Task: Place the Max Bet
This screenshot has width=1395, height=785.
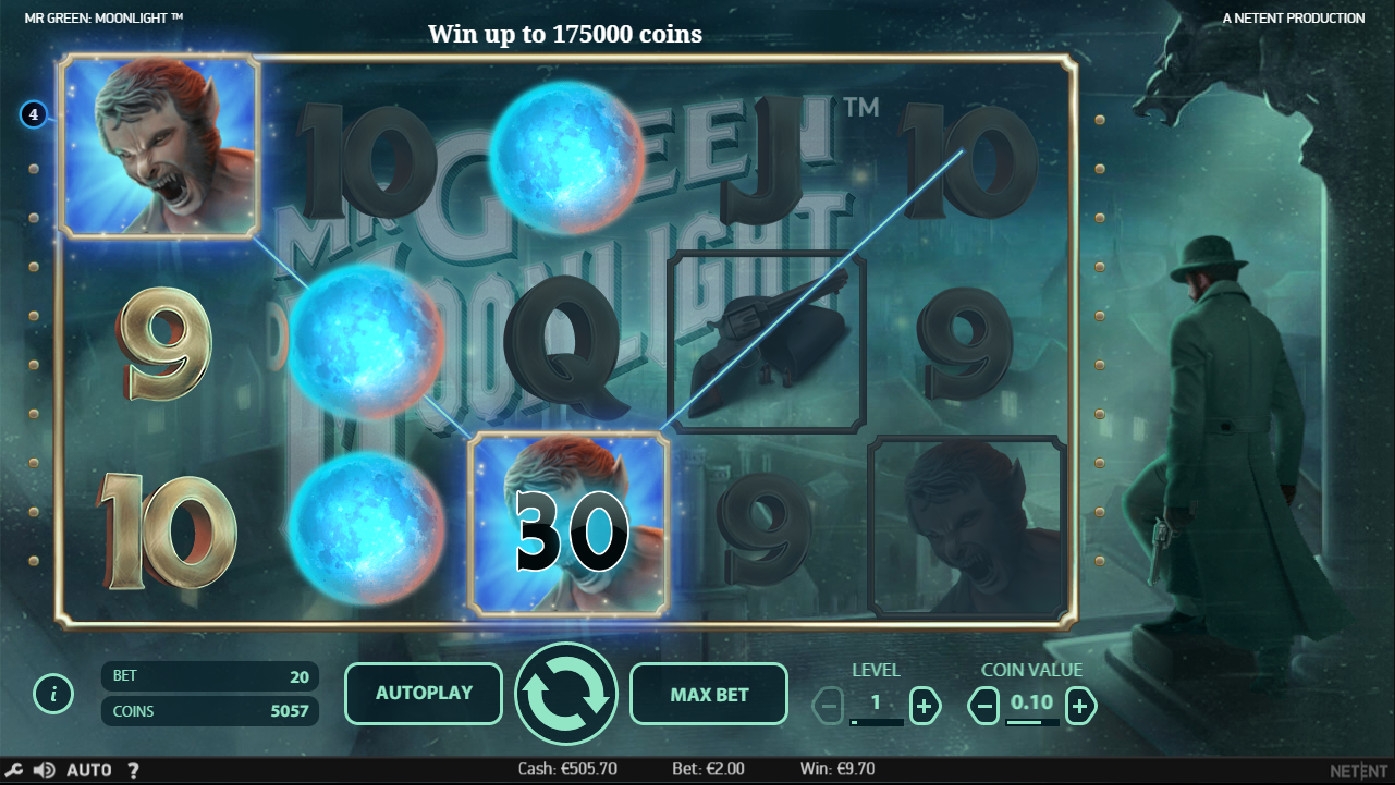Action: click(x=709, y=694)
